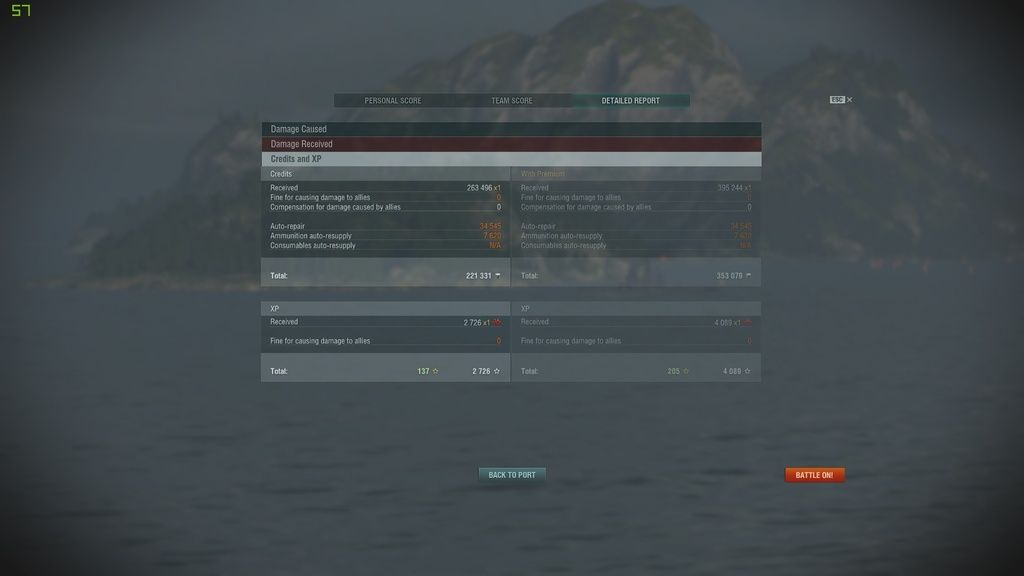Start next match with Battle On!
1024x576 pixels.
click(x=814, y=475)
